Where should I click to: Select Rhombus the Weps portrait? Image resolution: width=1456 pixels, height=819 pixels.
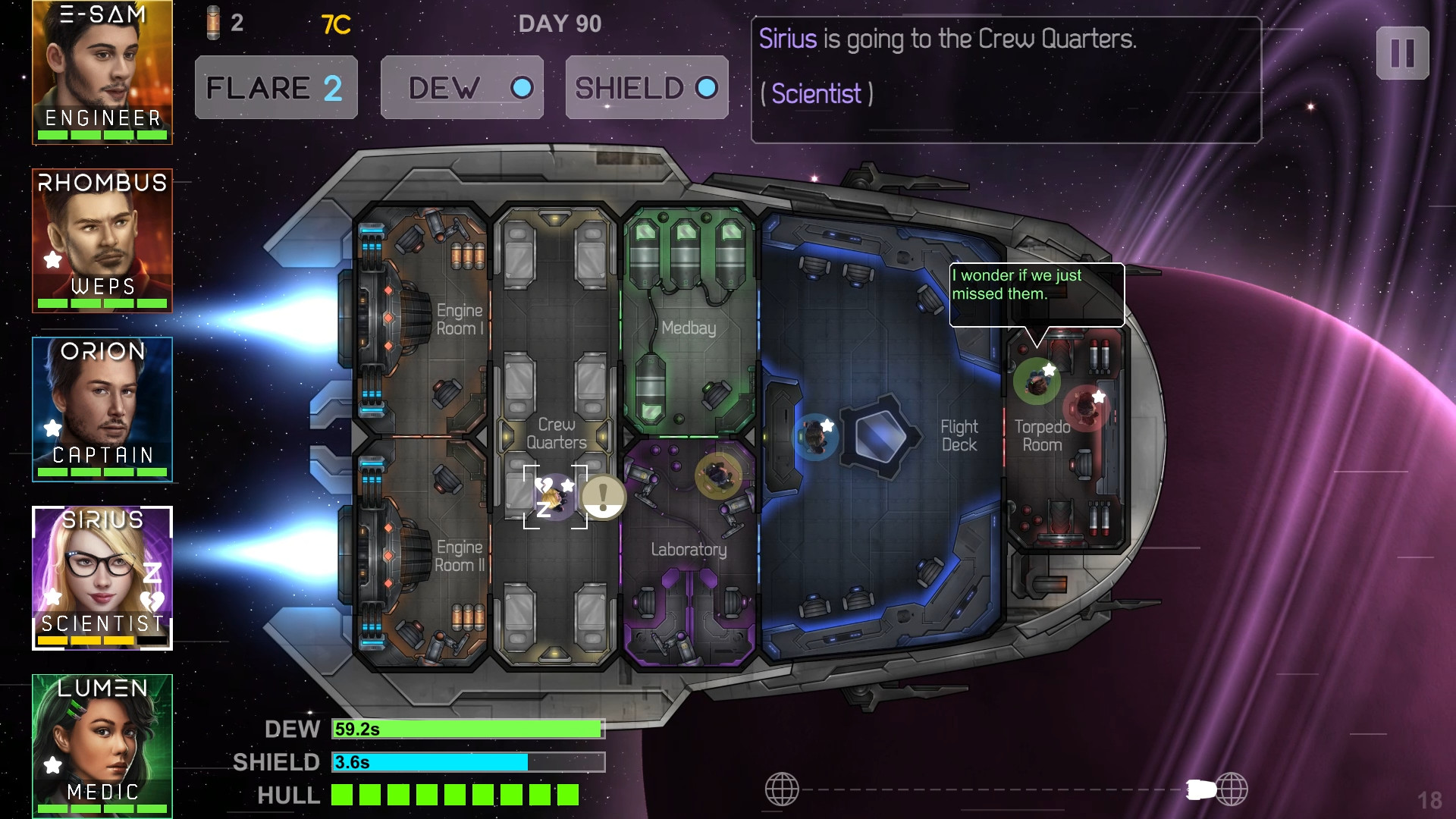pos(102,240)
